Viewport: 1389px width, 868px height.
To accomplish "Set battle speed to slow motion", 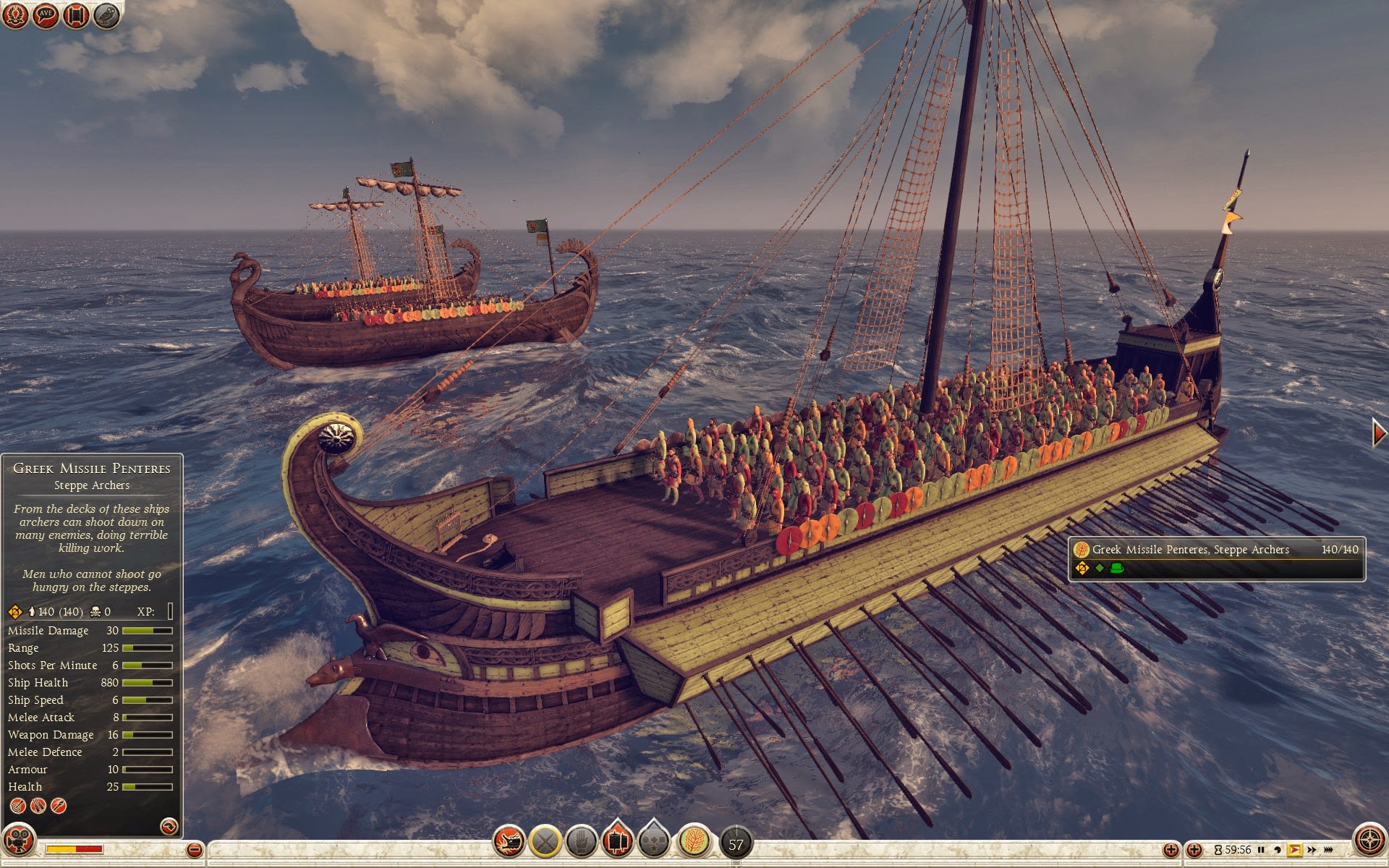I will coord(1277,850).
